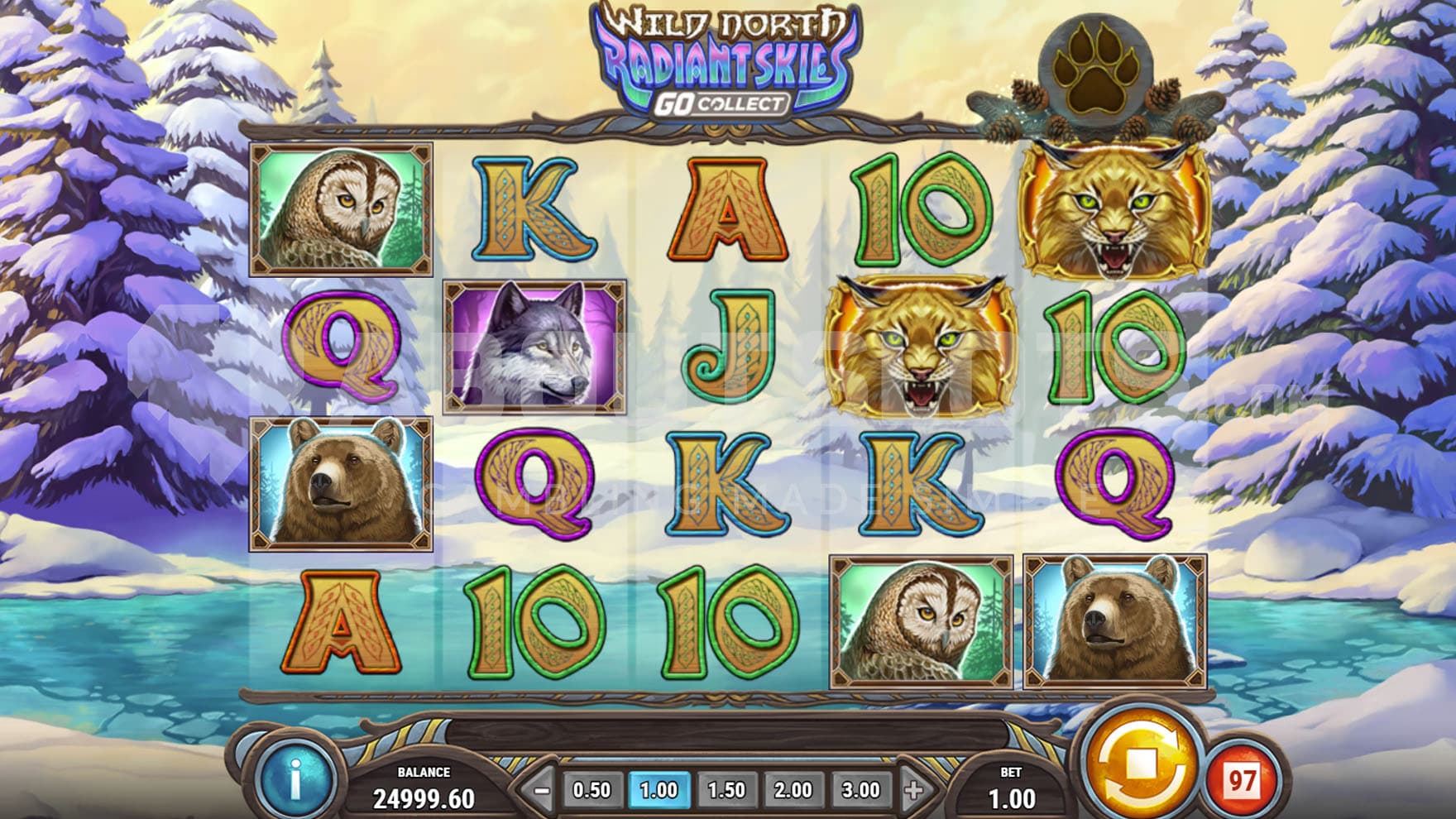The height and width of the screenshot is (819, 1456).
Task: Choose the 1.00 bet amount
Action: click(659, 791)
